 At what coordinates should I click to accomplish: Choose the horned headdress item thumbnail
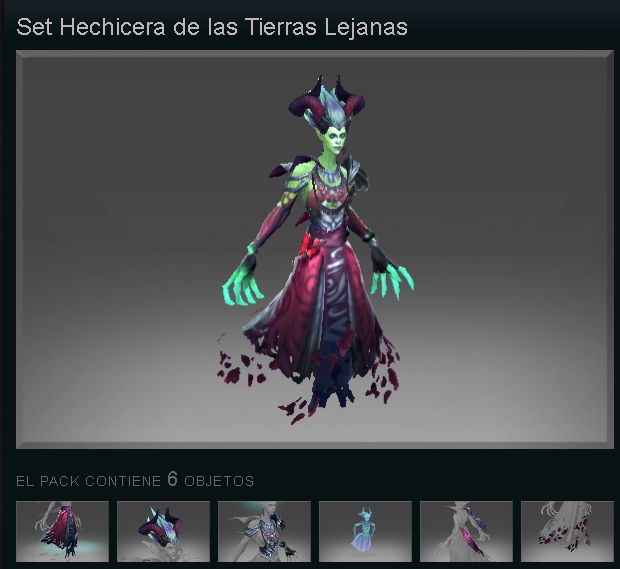163,531
